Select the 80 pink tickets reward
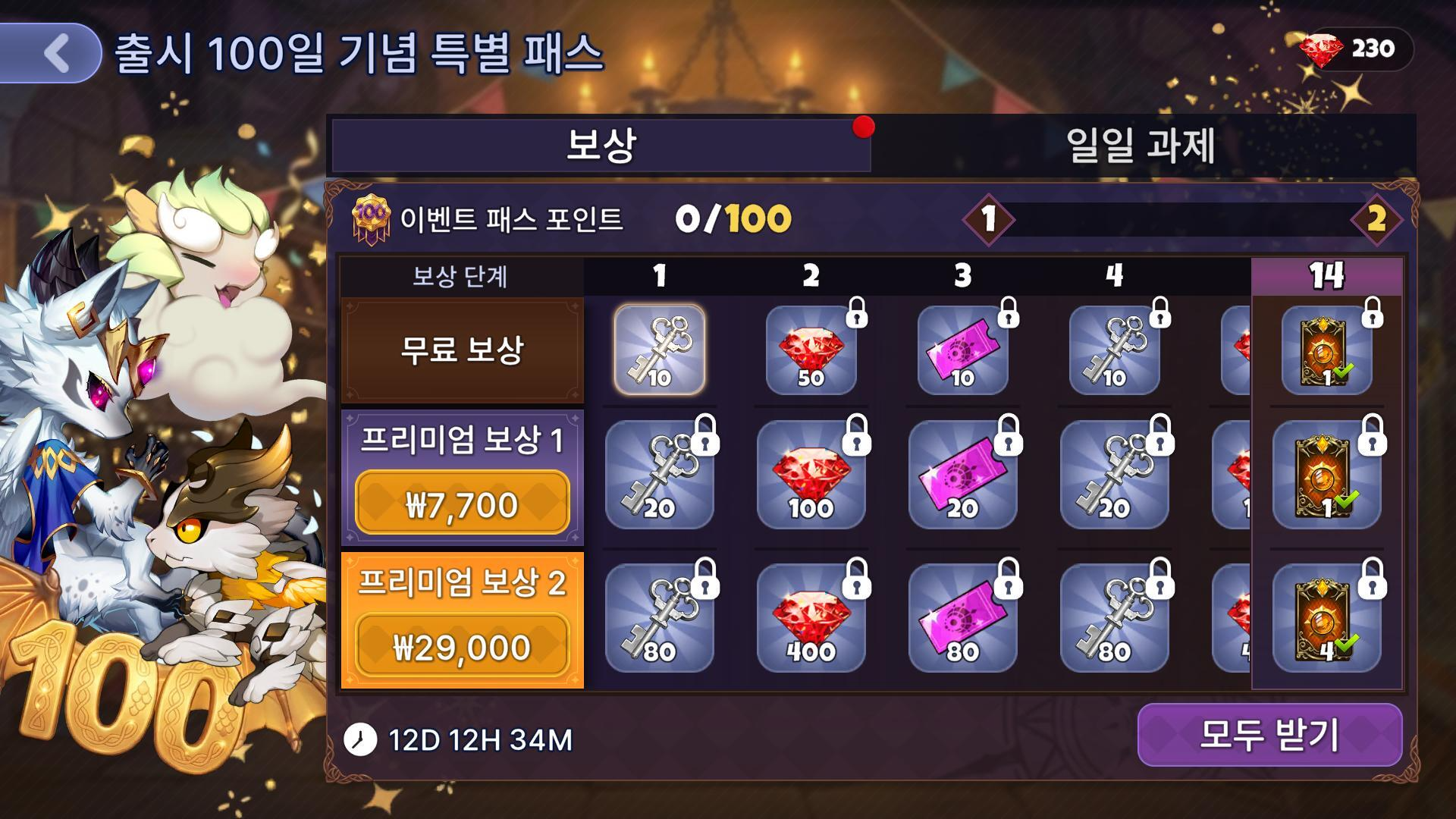Image resolution: width=1456 pixels, height=819 pixels. (x=962, y=619)
